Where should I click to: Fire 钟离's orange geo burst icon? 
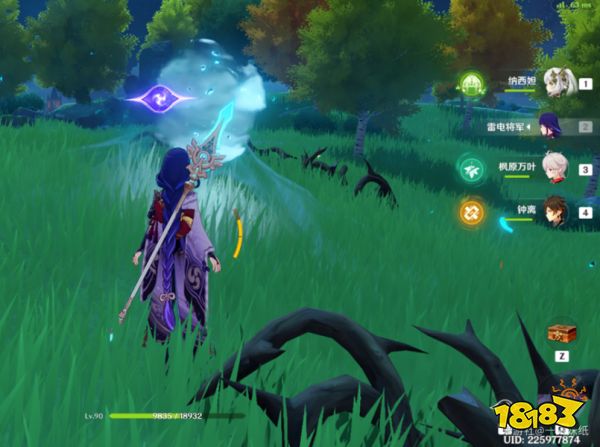click(472, 211)
